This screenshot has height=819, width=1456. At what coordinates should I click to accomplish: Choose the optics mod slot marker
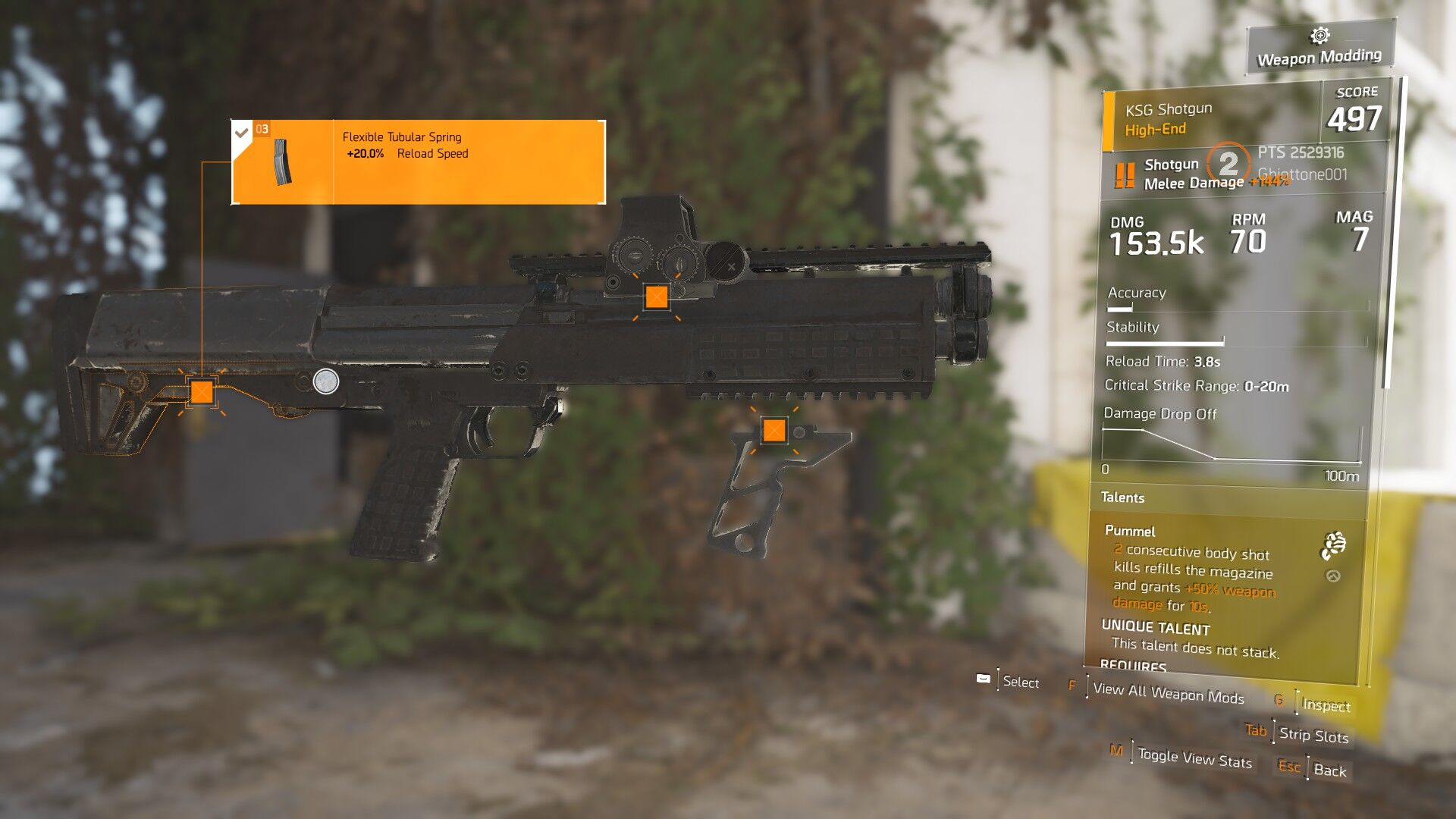(x=657, y=297)
